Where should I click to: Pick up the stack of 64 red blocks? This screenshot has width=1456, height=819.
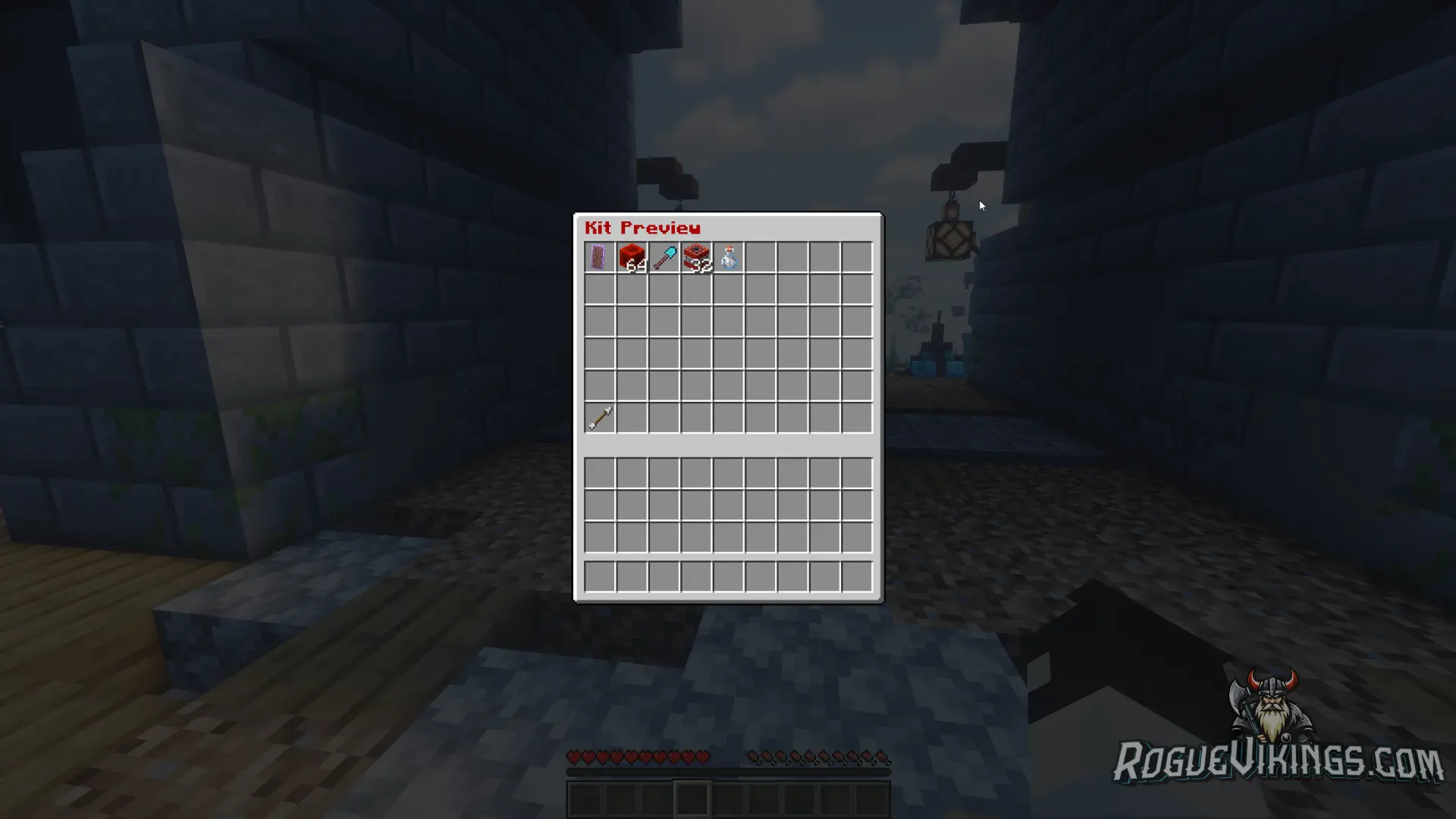tap(632, 258)
